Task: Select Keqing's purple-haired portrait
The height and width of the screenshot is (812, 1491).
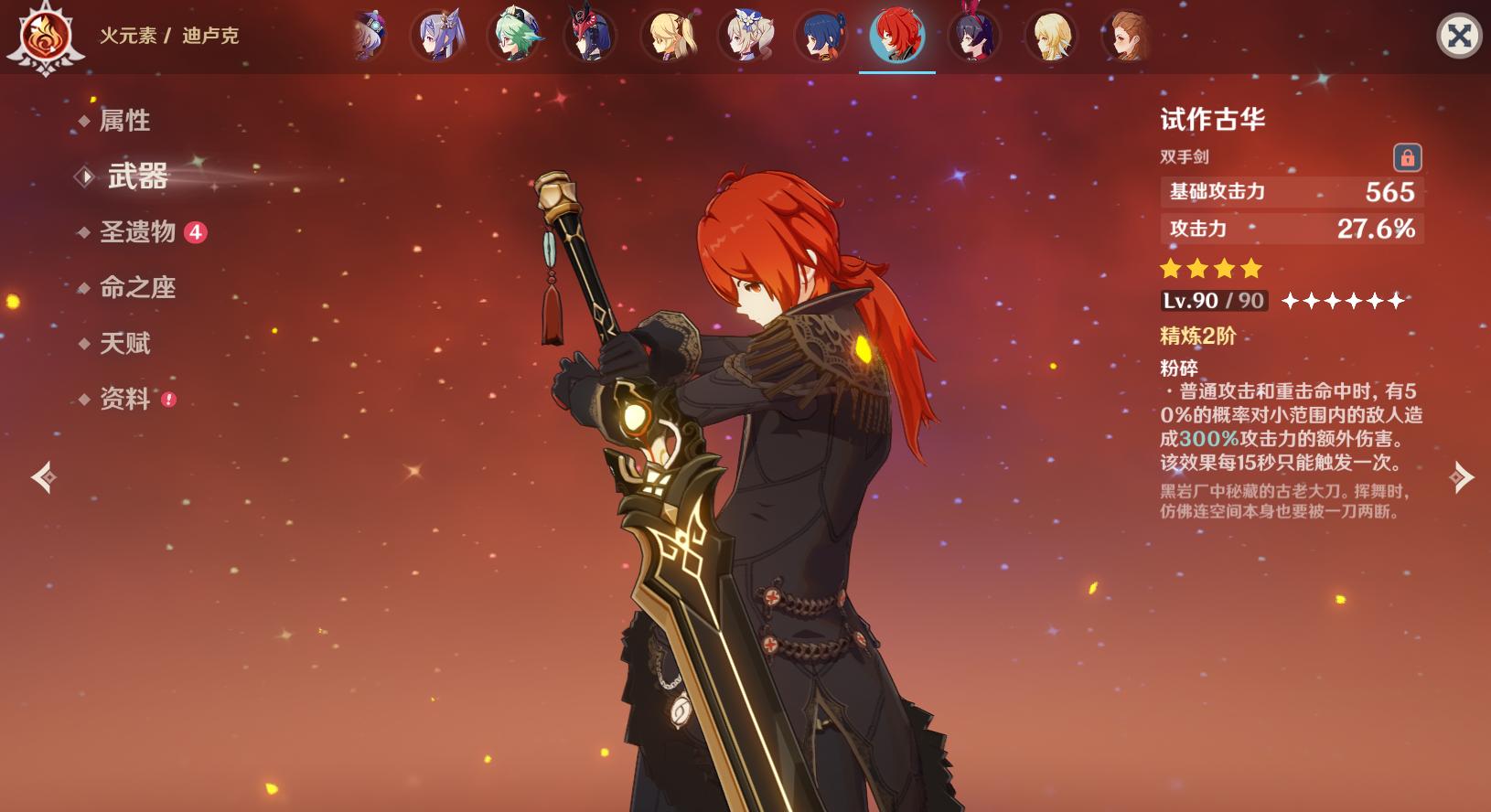Action: pos(439,37)
